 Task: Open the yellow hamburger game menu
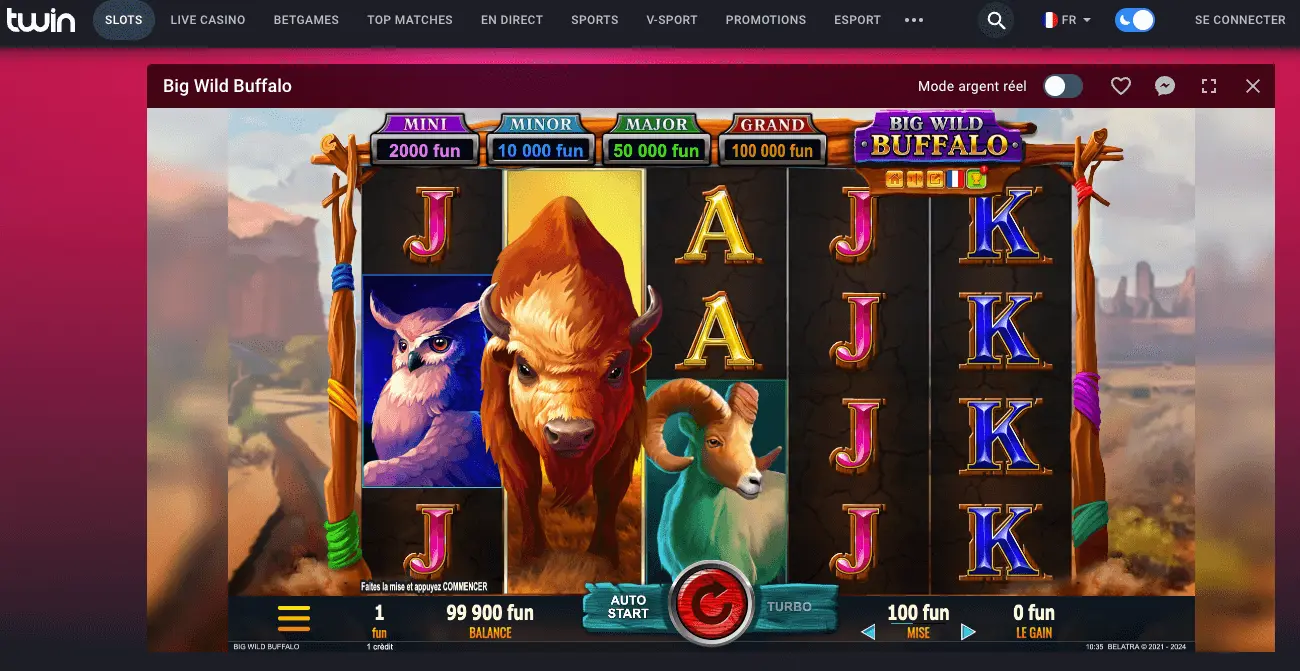(294, 617)
